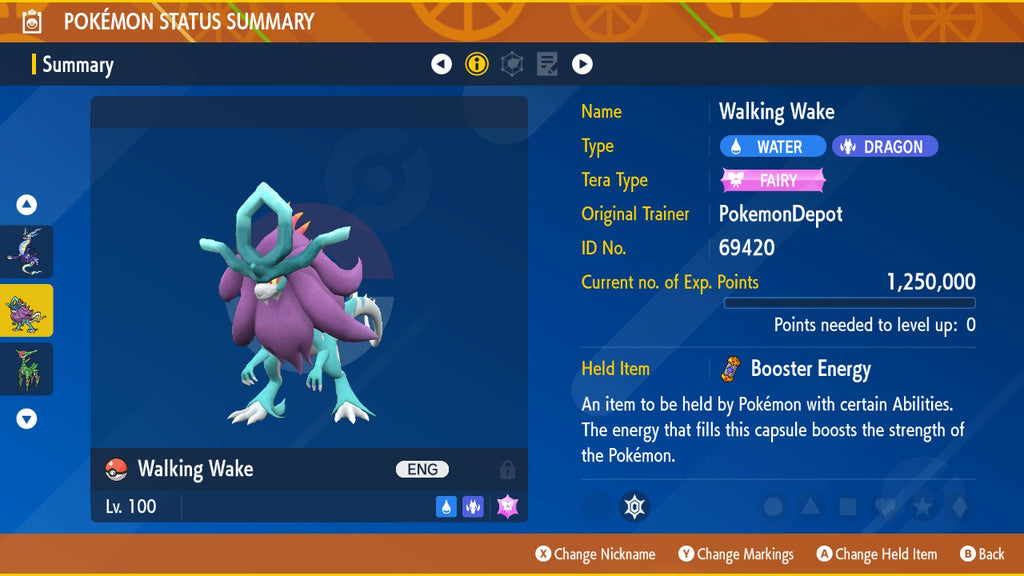Choose the highlighted Walking Wake party thumbnail
Screen dimensions: 1024x576
coord(27,310)
